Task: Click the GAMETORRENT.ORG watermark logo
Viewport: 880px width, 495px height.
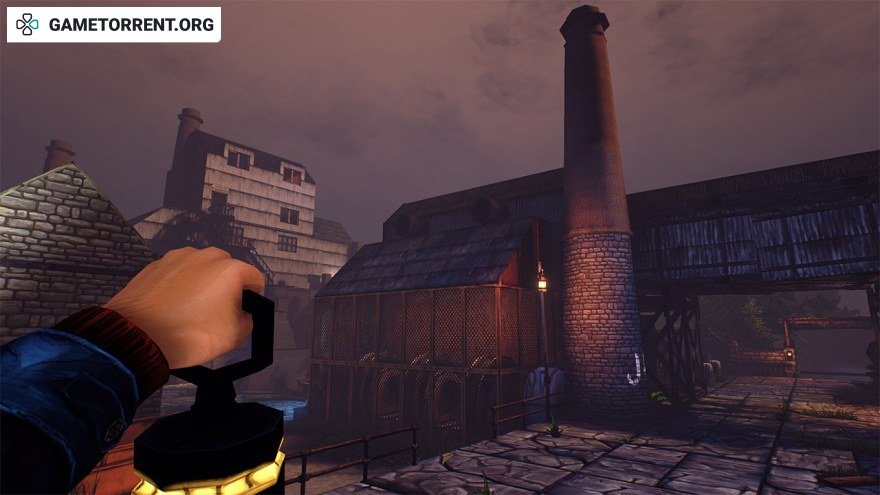Action: [113, 24]
